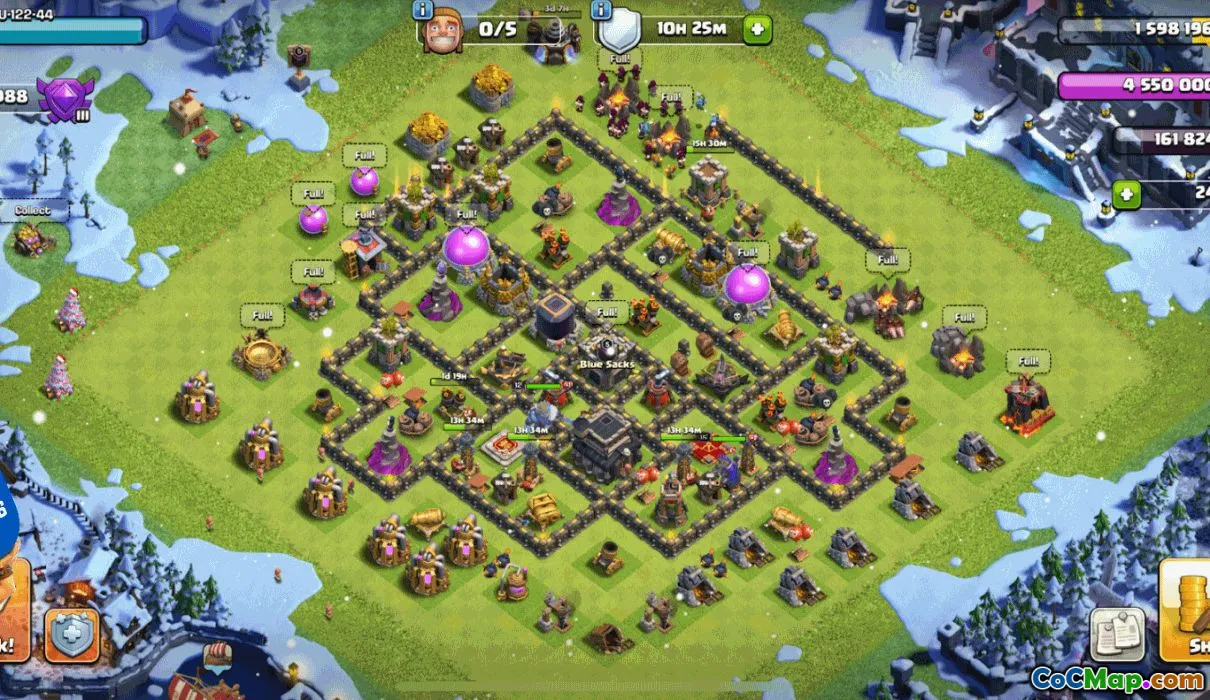1210x700 pixels.
Task: Click the green plus to buy gems
Action: click(x=1127, y=194)
